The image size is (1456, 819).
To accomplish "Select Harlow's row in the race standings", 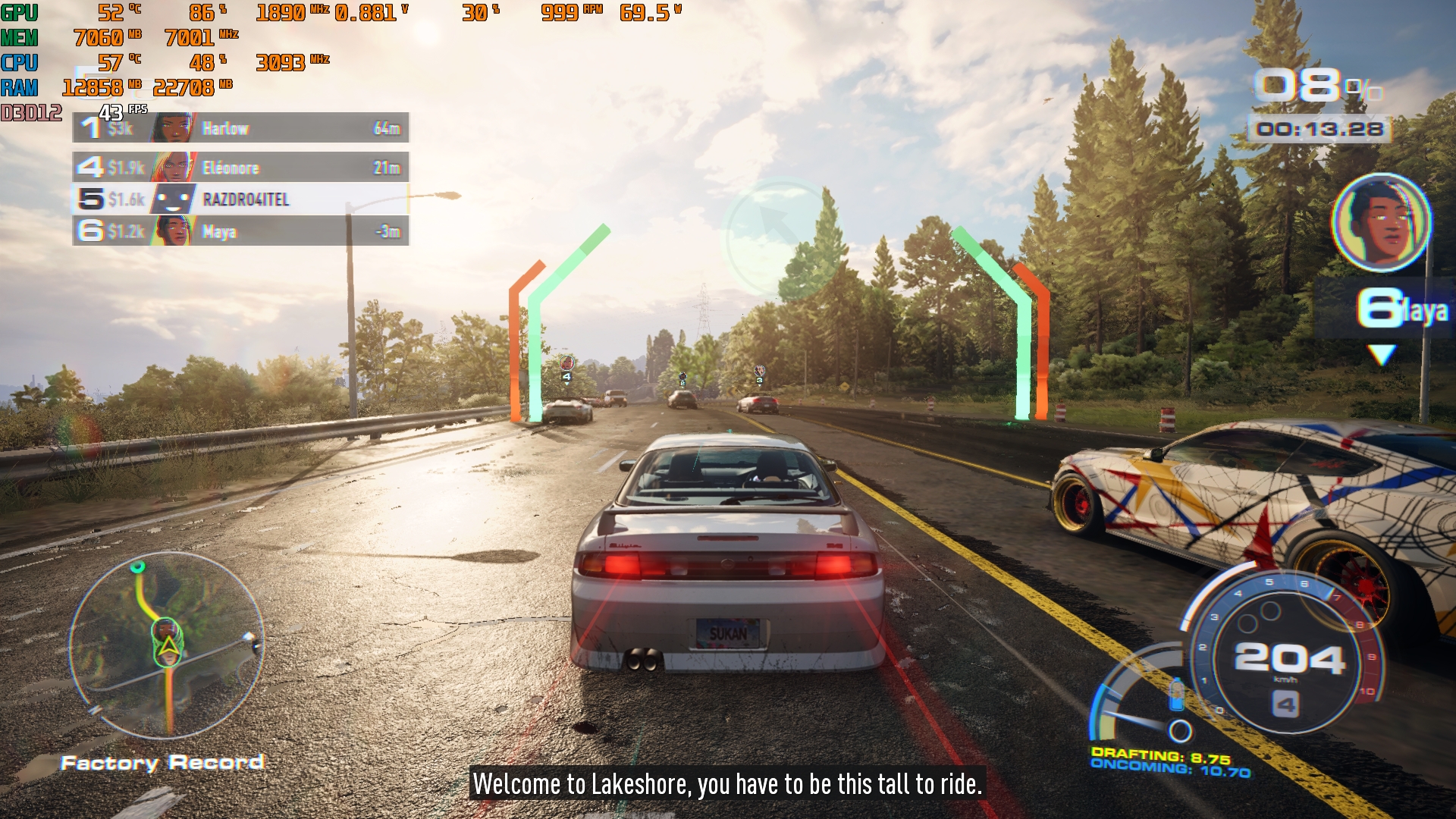I will 240,128.
